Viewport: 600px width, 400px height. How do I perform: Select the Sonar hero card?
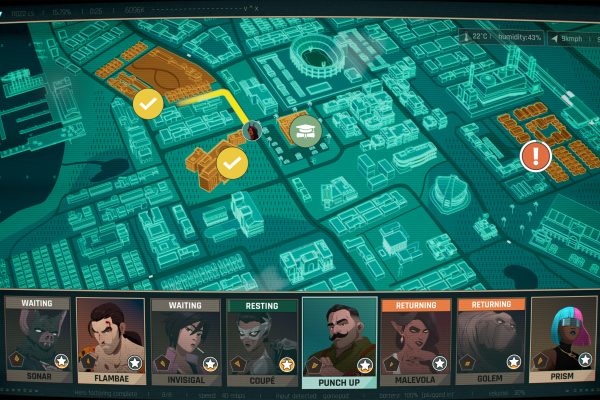click(37, 340)
